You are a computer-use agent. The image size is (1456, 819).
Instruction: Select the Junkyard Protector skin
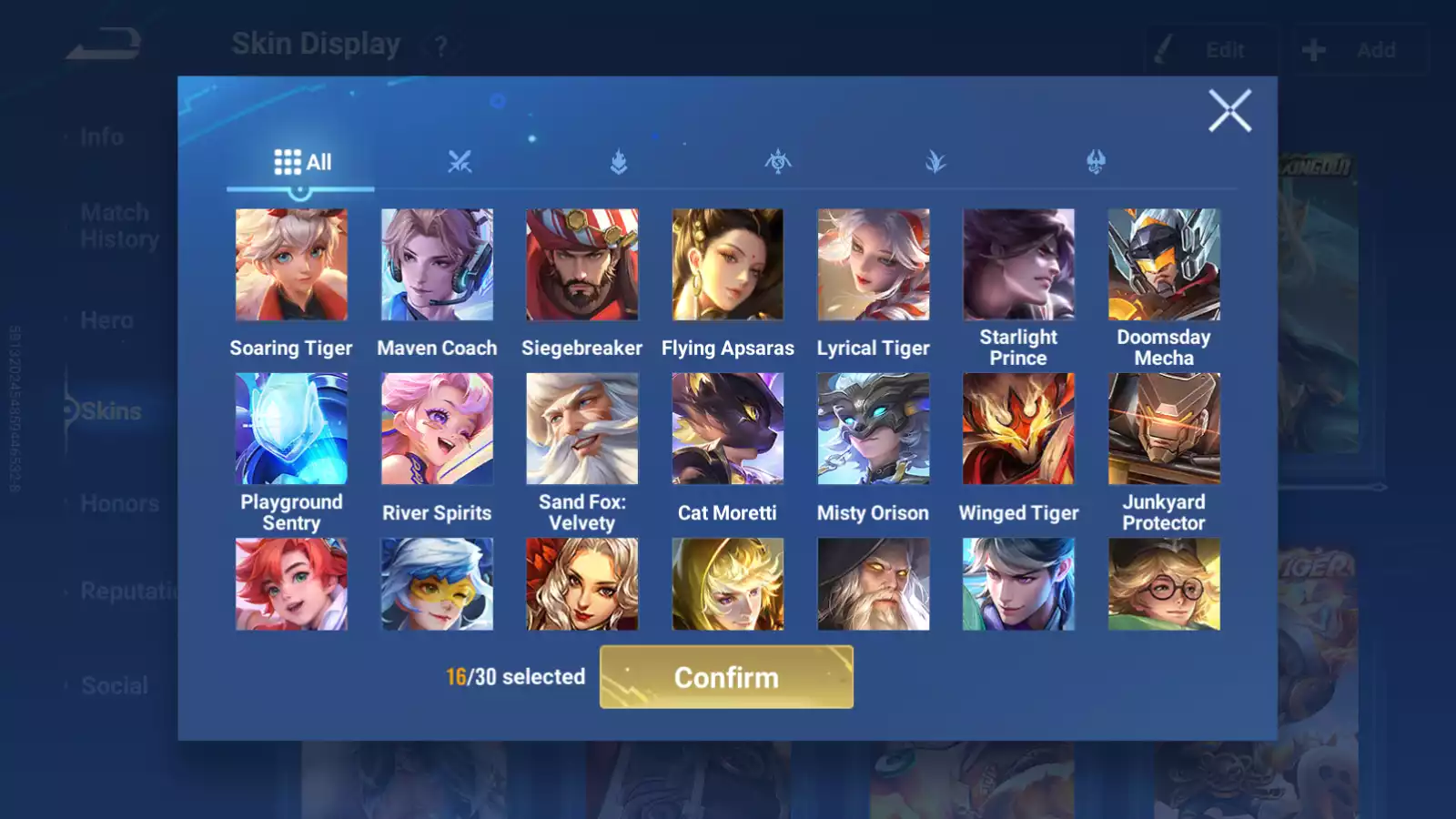(1164, 429)
